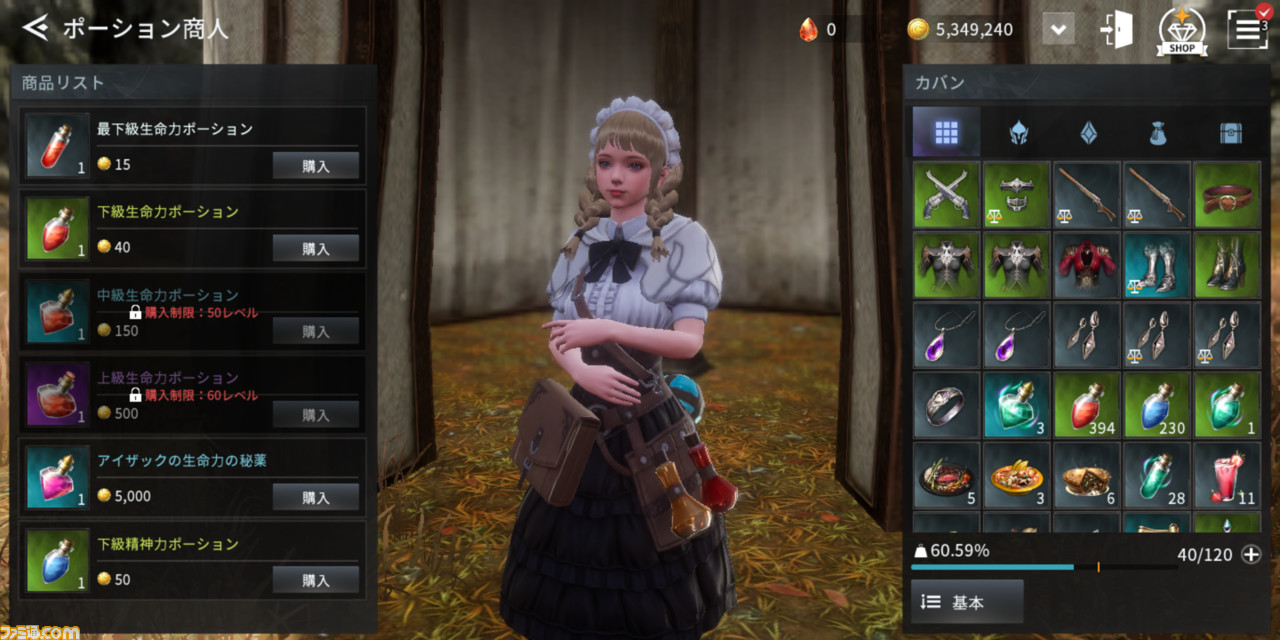Image resolution: width=1280 pixels, height=640 pixels.
Task: Show all items grid tab
Action: 946,132
